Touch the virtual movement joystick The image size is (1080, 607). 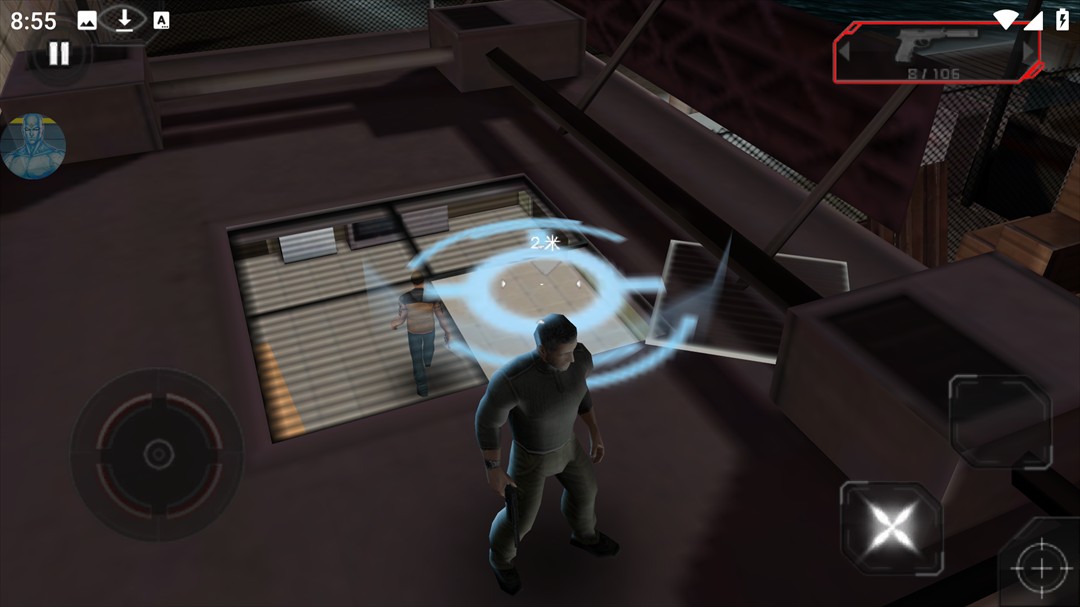(157, 454)
